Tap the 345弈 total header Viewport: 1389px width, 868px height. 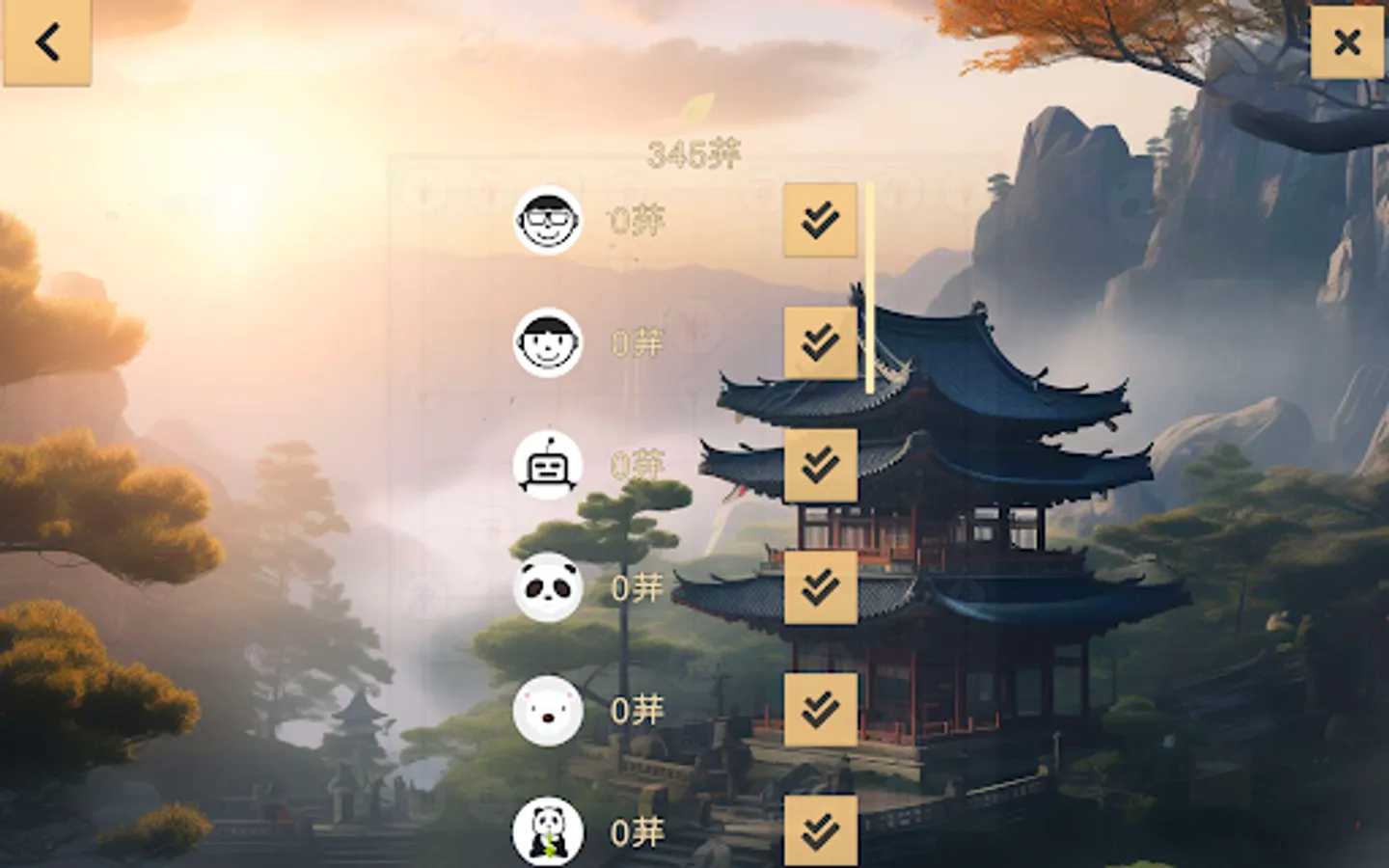coord(694,152)
